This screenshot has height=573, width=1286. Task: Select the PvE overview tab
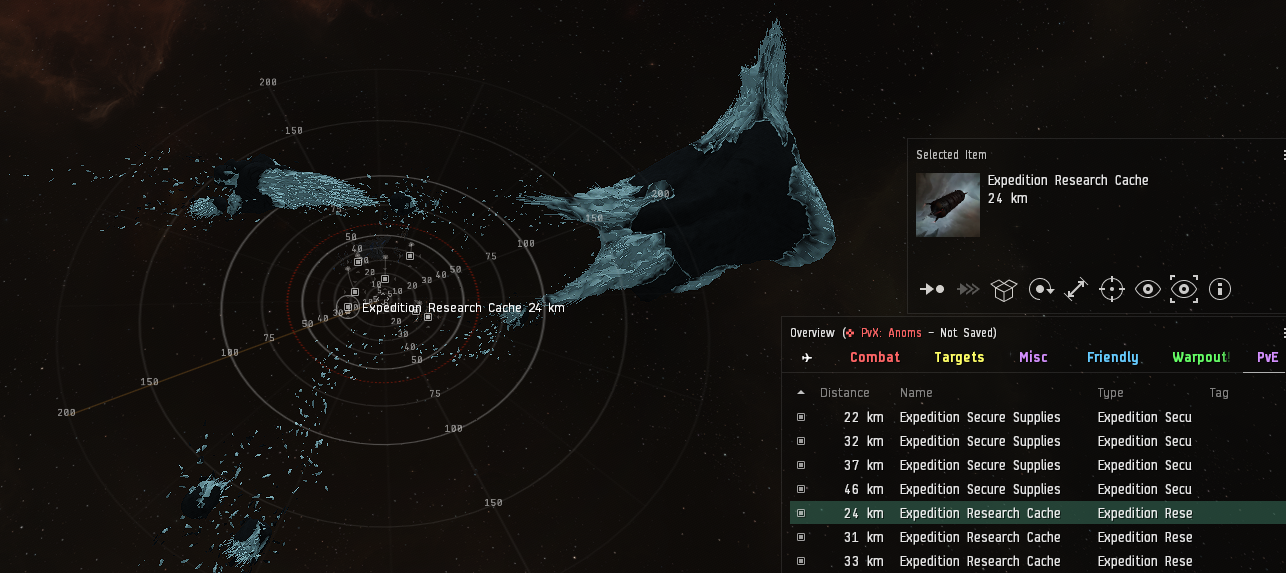click(x=1267, y=357)
